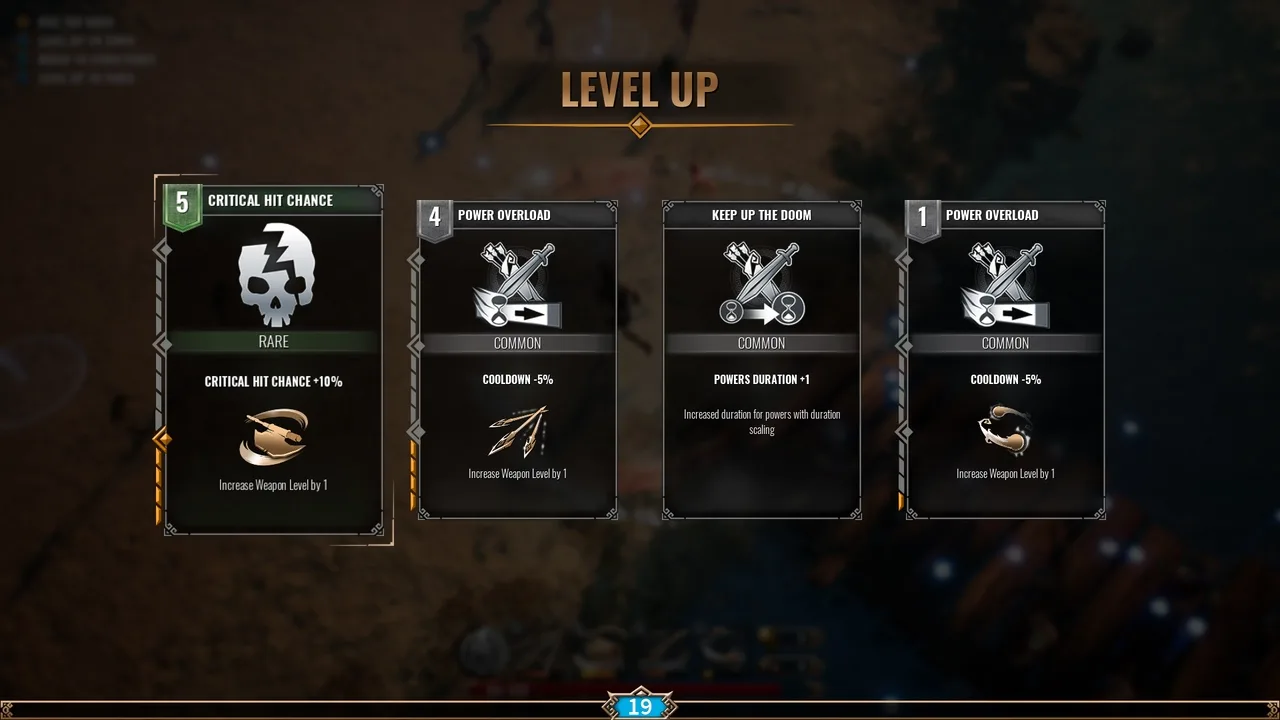1280x720 pixels.
Task: Select the level 1 Power Overload card
Action: [1005, 360]
